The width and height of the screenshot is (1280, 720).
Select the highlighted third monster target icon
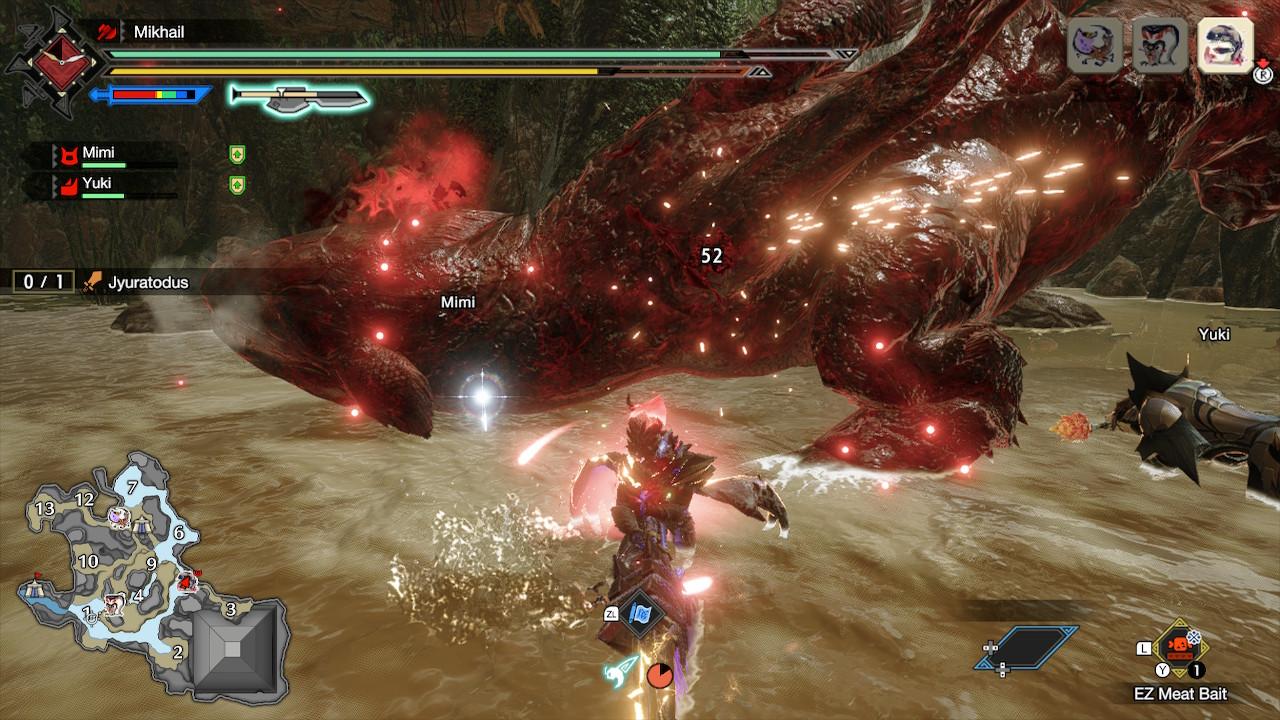tap(1225, 45)
